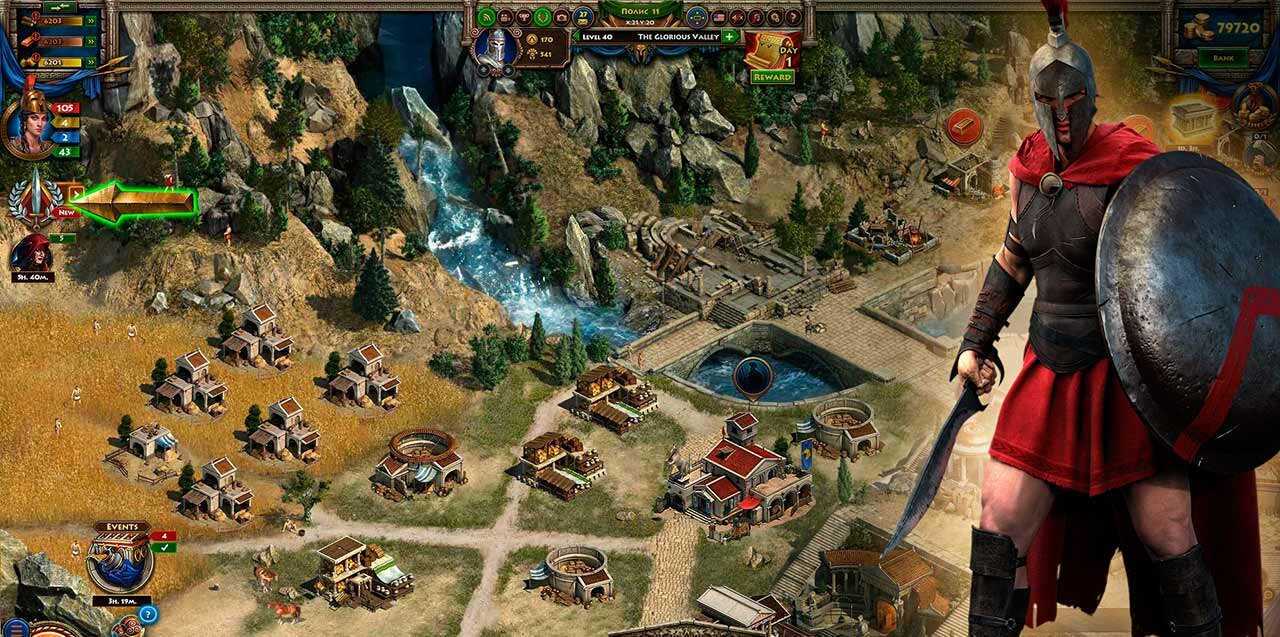Screen dimensions: 1280x637
Task: Claim the daily Reward button
Action: tap(772, 77)
